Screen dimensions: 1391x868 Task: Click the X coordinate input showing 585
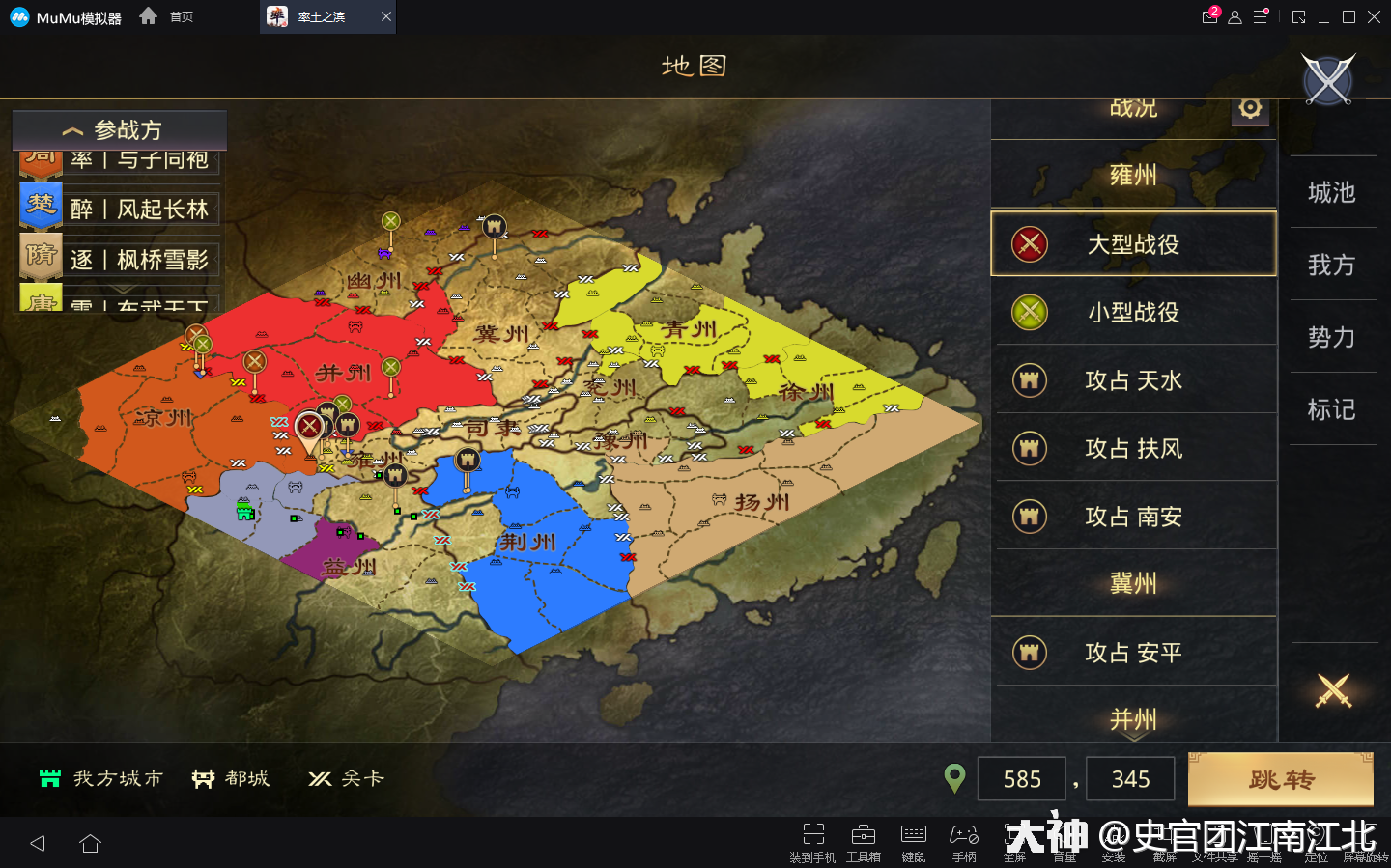(x=1021, y=778)
